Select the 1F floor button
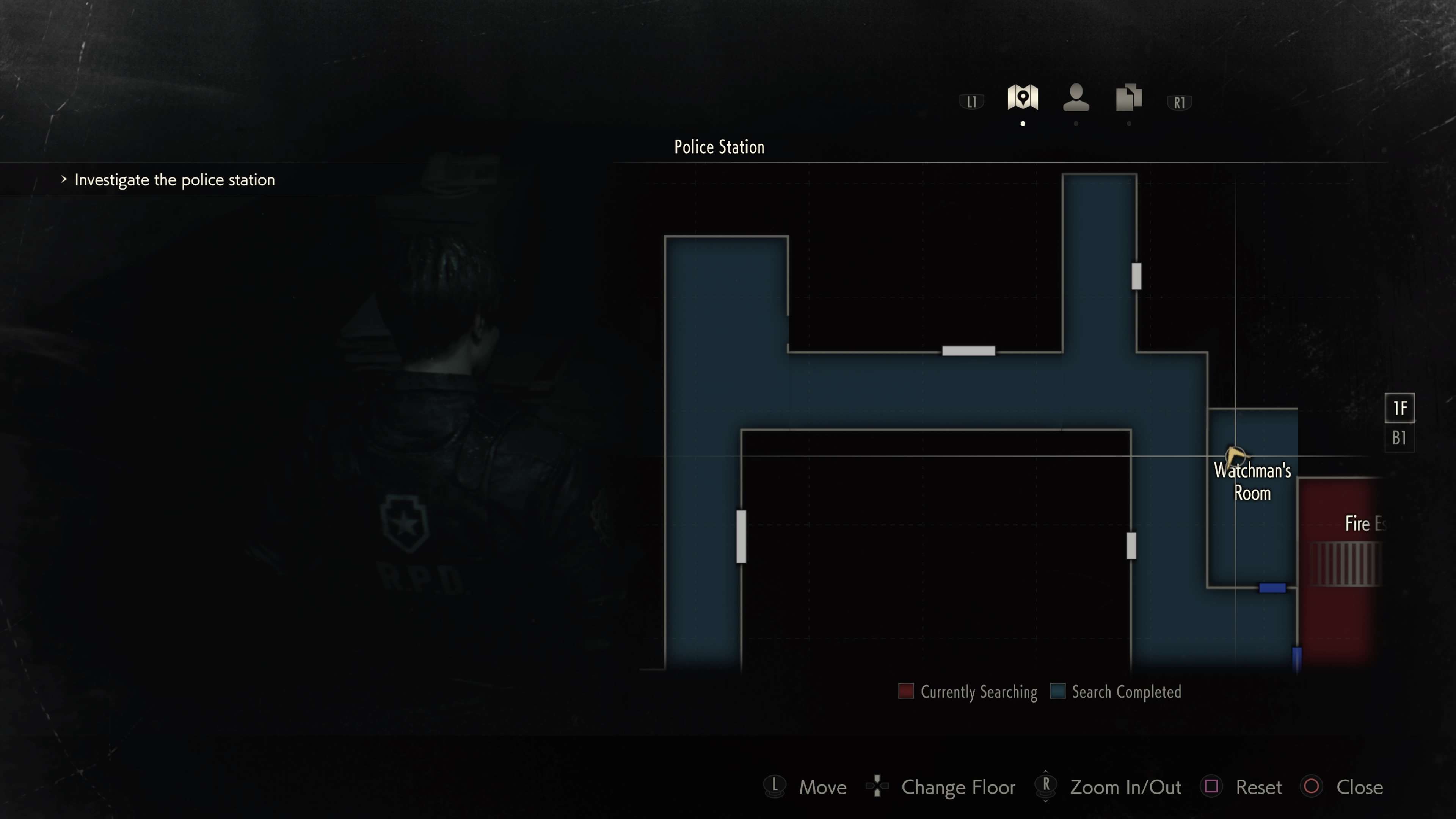Screen dimensions: 1456x819 (x=1399, y=408)
